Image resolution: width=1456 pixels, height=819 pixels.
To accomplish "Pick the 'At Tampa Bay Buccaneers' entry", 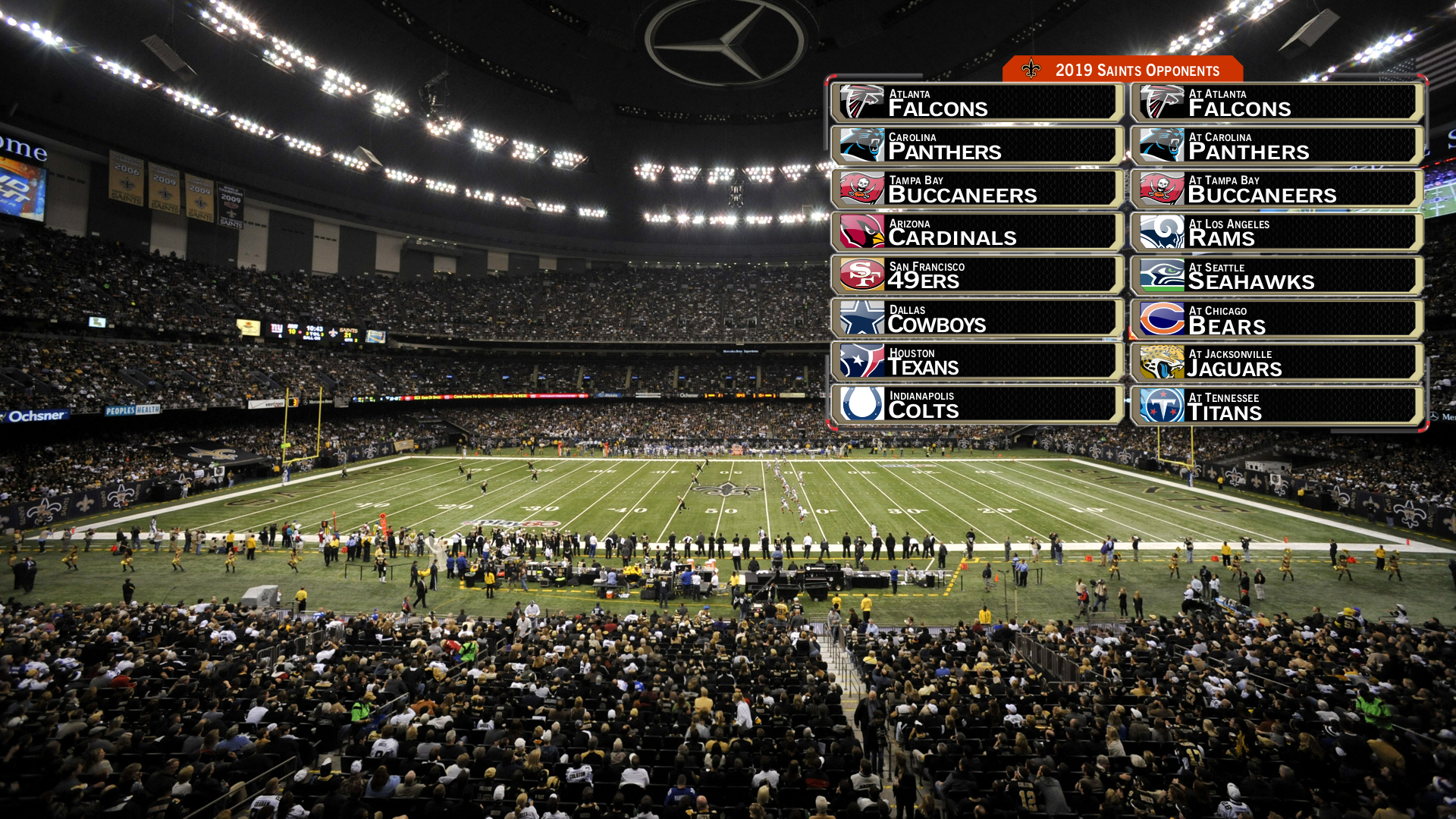I will [x=1276, y=189].
